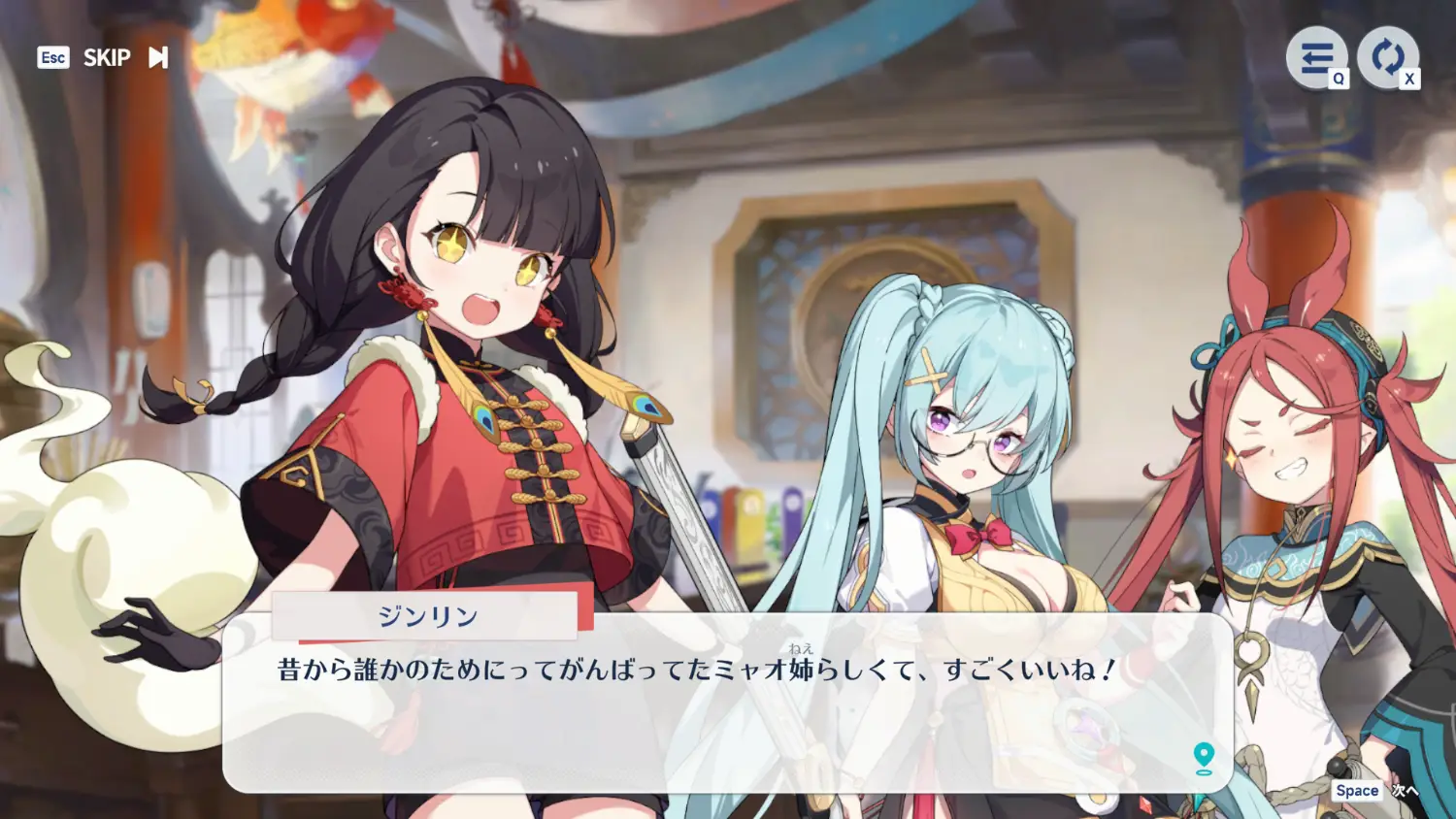
Task: Advance dialogue via the teal pin indicator
Action: point(1204,758)
